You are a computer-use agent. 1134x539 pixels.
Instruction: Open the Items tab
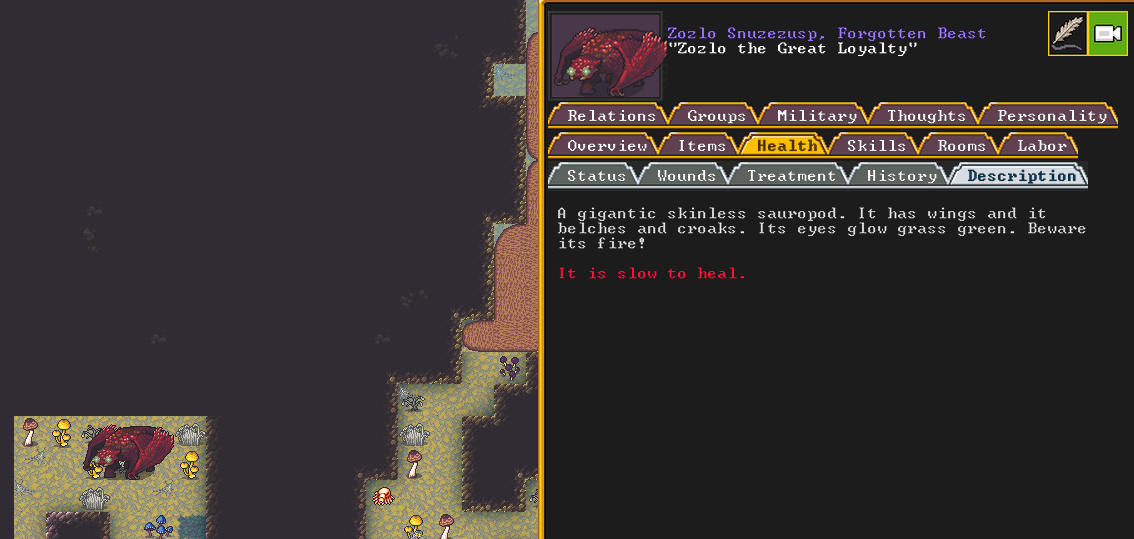(702, 146)
